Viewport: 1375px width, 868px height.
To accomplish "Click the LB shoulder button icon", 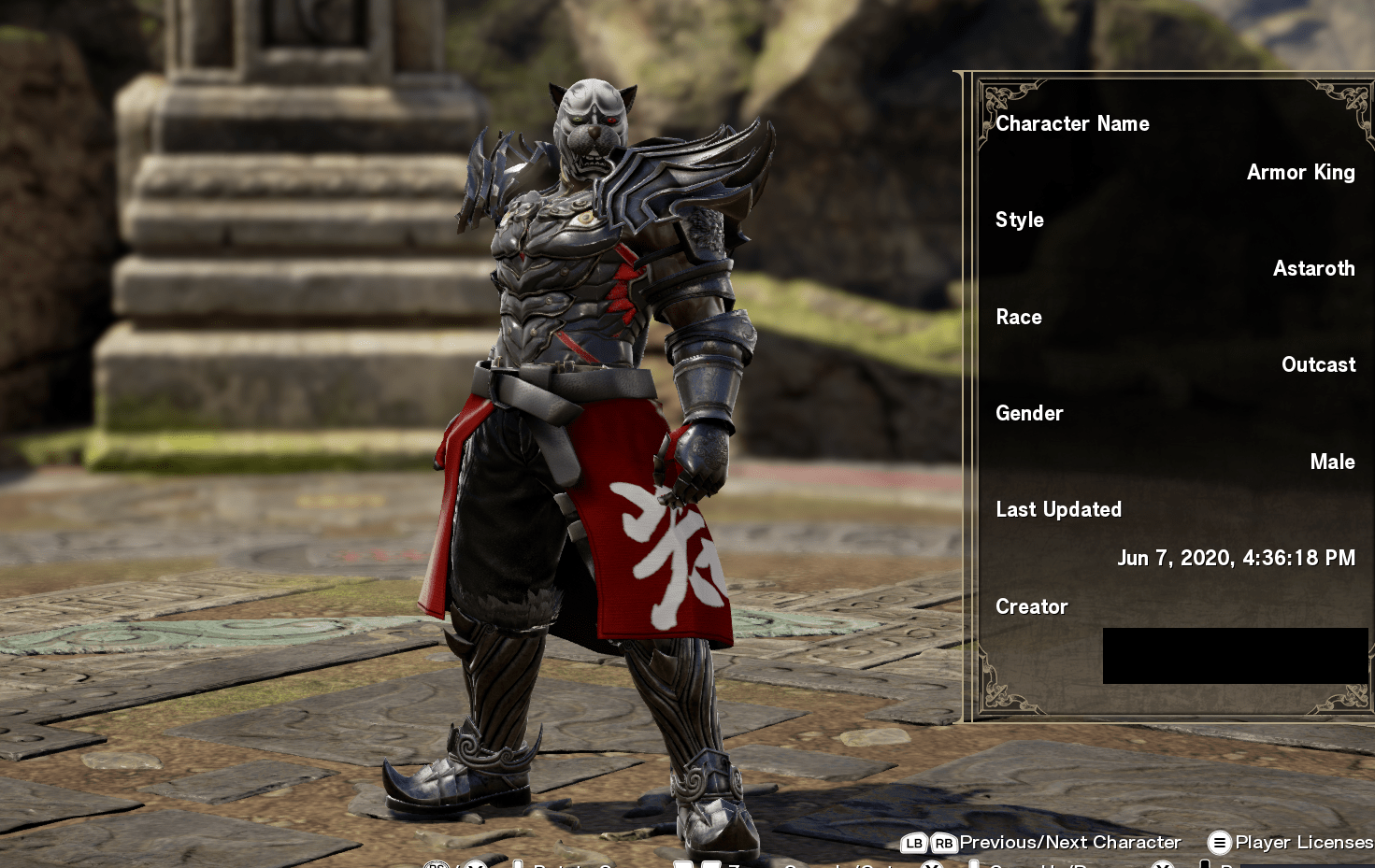I will click(914, 843).
